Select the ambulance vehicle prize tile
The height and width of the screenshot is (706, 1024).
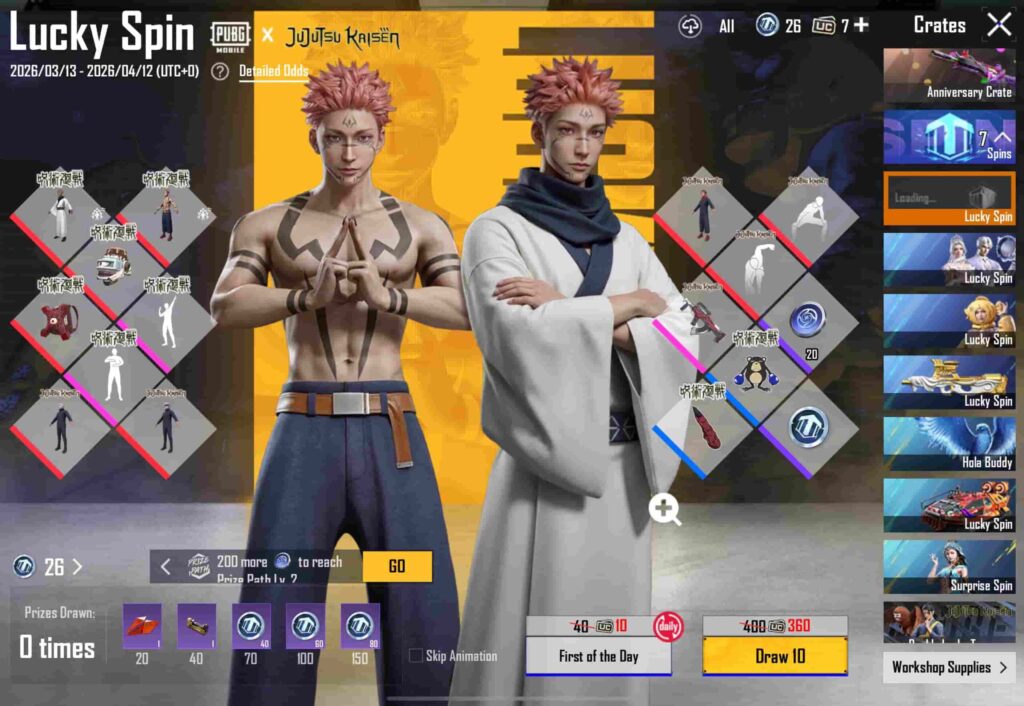[x=113, y=267]
